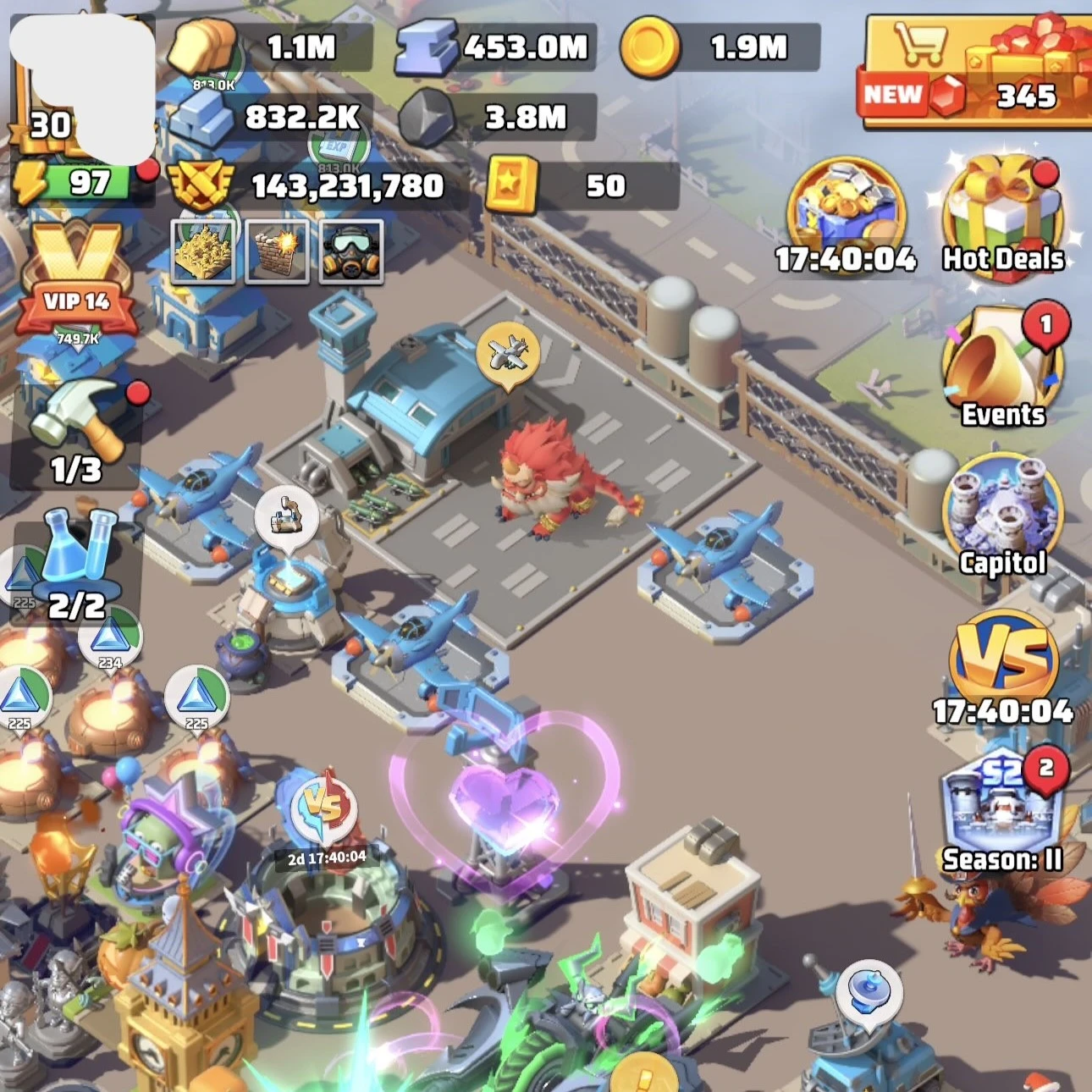Tap the airplane bubble above the hangar
1092x1092 pixels.
tap(508, 354)
